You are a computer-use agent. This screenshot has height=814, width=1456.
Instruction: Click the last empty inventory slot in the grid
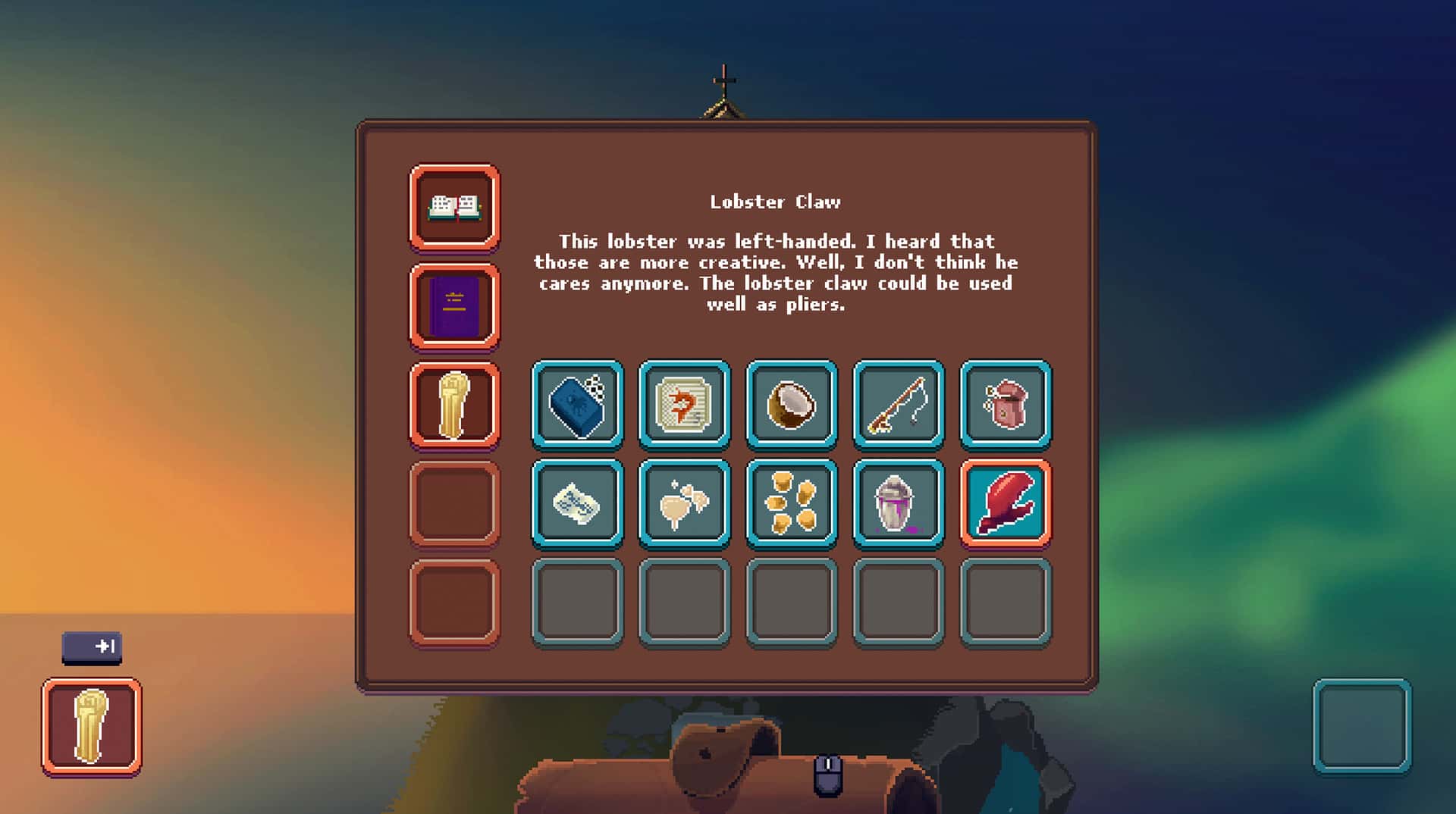coord(1005,603)
